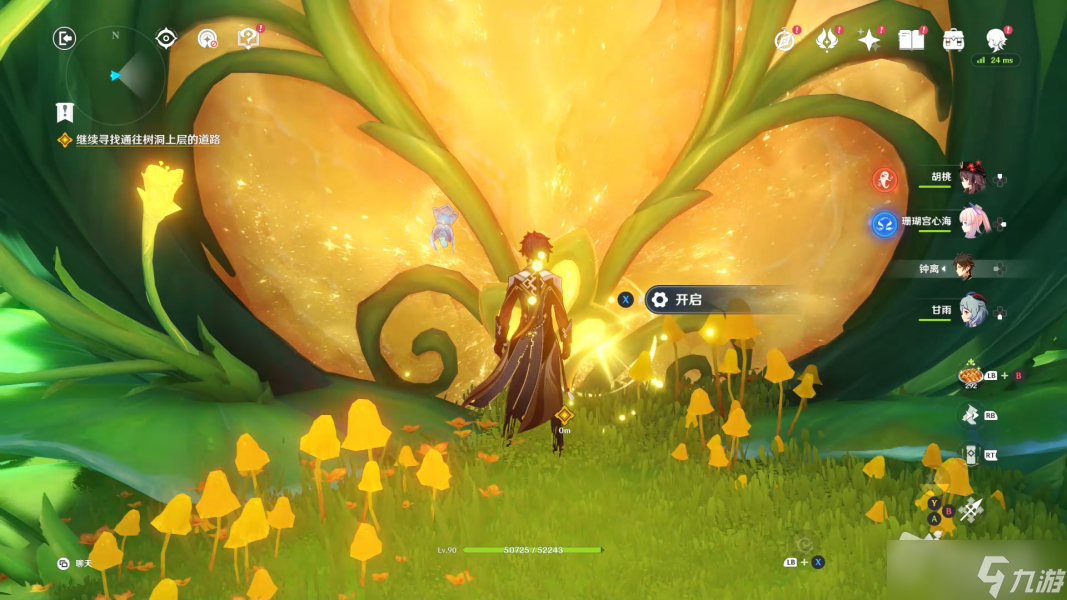Open the adventurer compass events icon
Image resolution: width=1067 pixels, height=600 pixels.
point(785,40)
